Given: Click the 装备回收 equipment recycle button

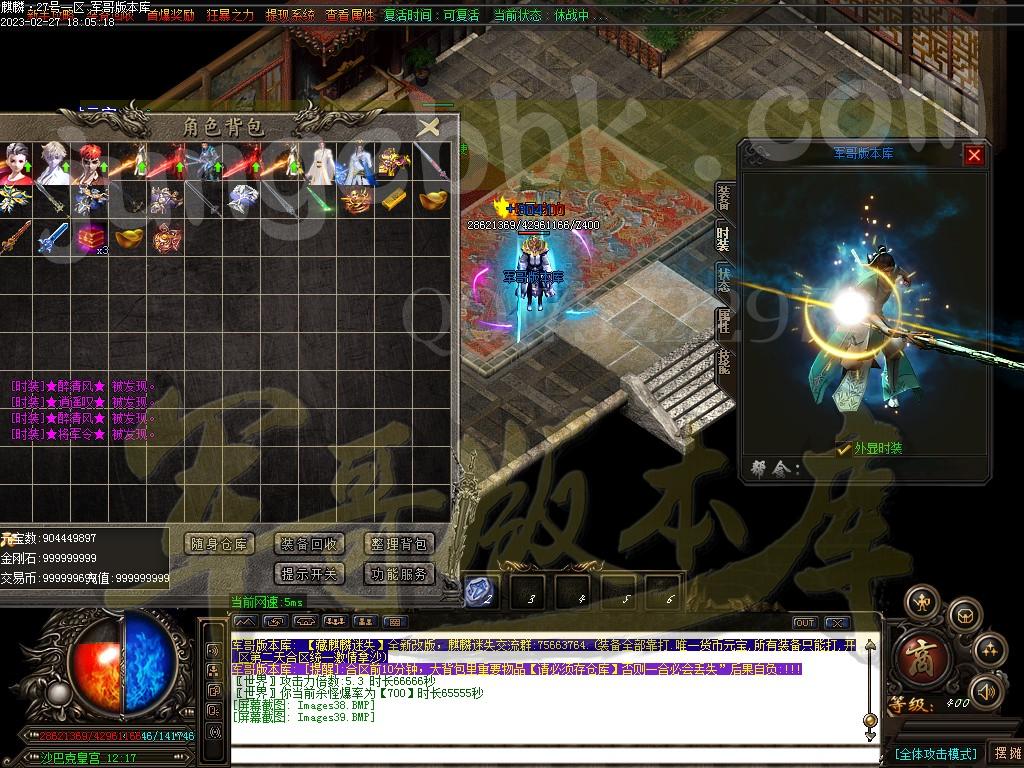Looking at the screenshot, I should coord(309,544).
